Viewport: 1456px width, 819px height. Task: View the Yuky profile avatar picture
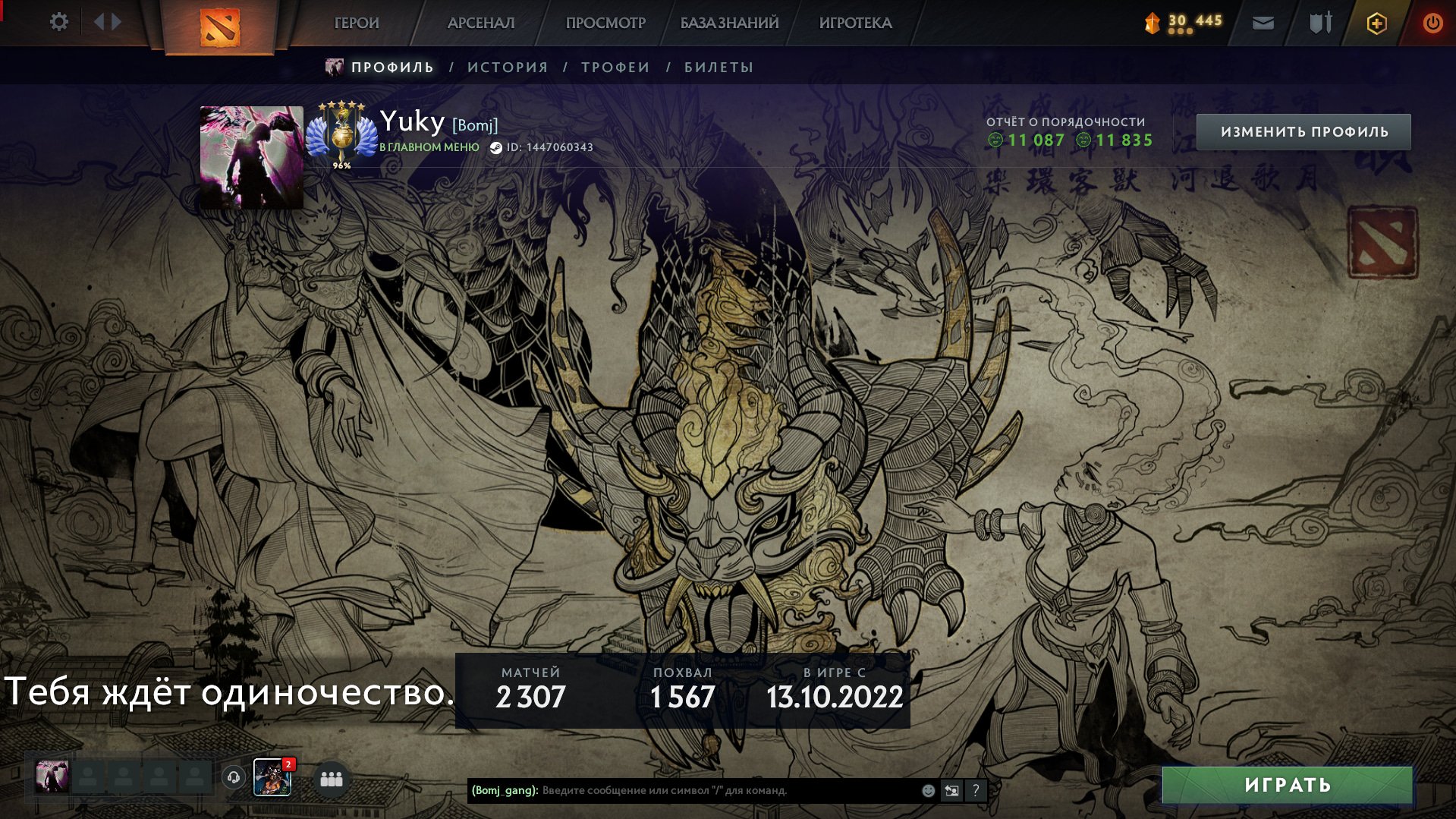point(251,157)
